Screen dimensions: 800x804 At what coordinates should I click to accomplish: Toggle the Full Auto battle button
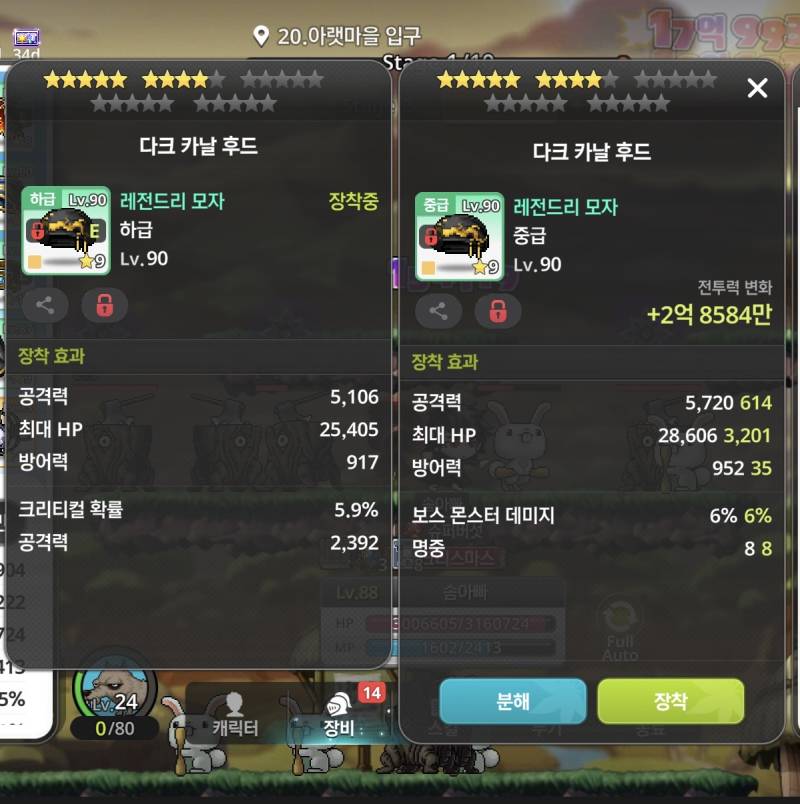click(619, 632)
